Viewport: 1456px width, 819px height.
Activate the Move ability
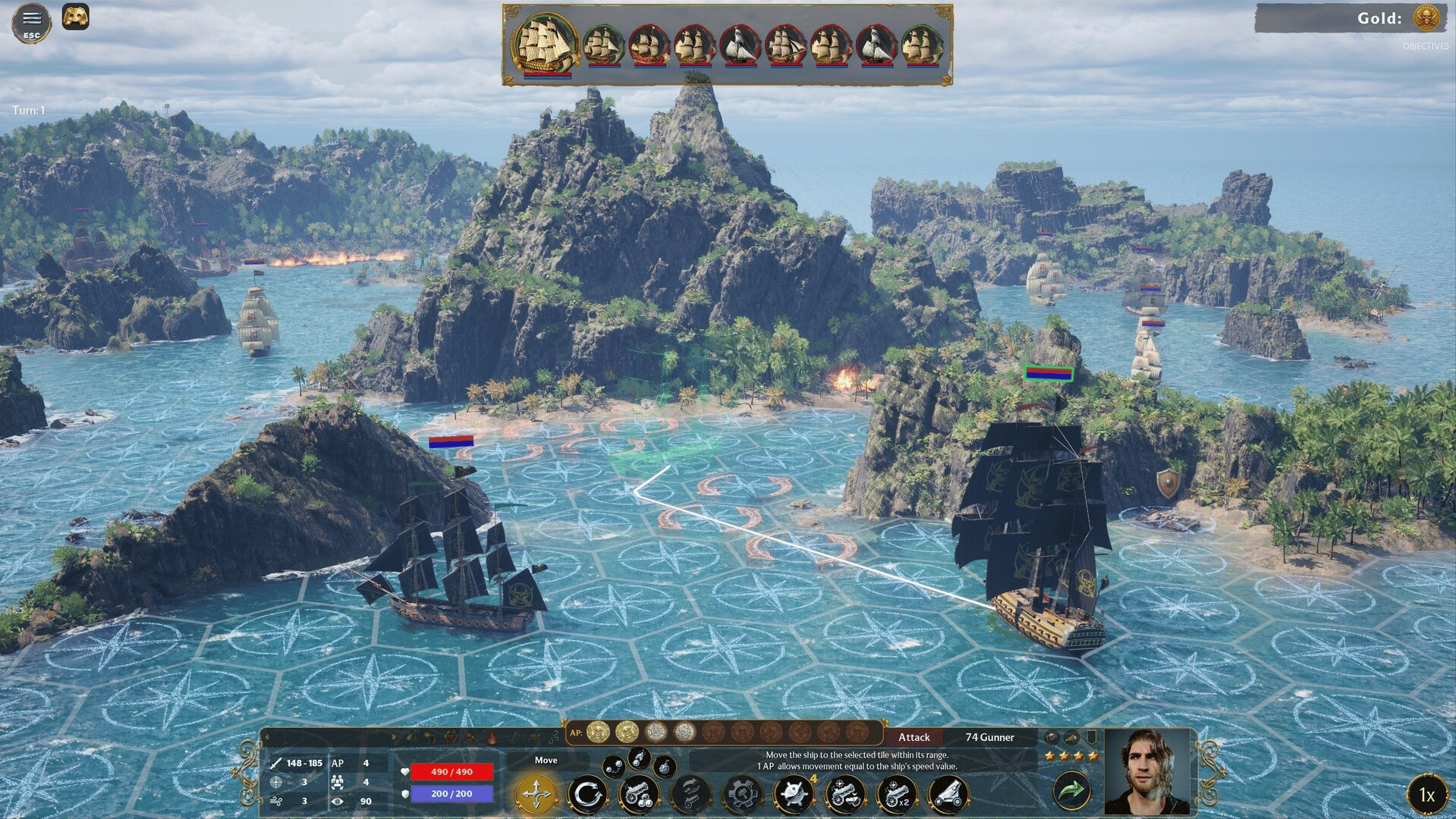coord(536,793)
